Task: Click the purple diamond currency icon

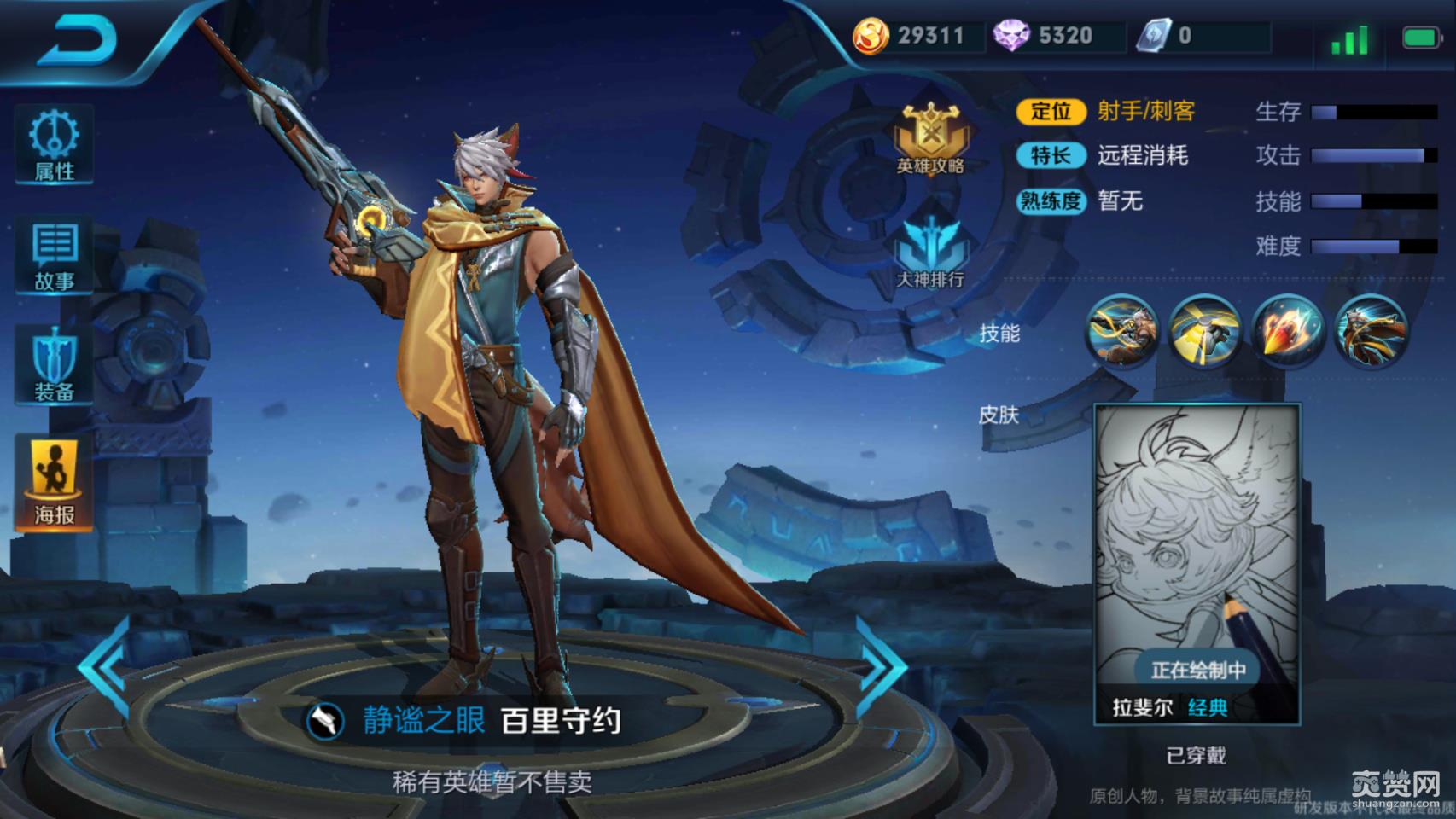Action: click(x=1011, y=36)
